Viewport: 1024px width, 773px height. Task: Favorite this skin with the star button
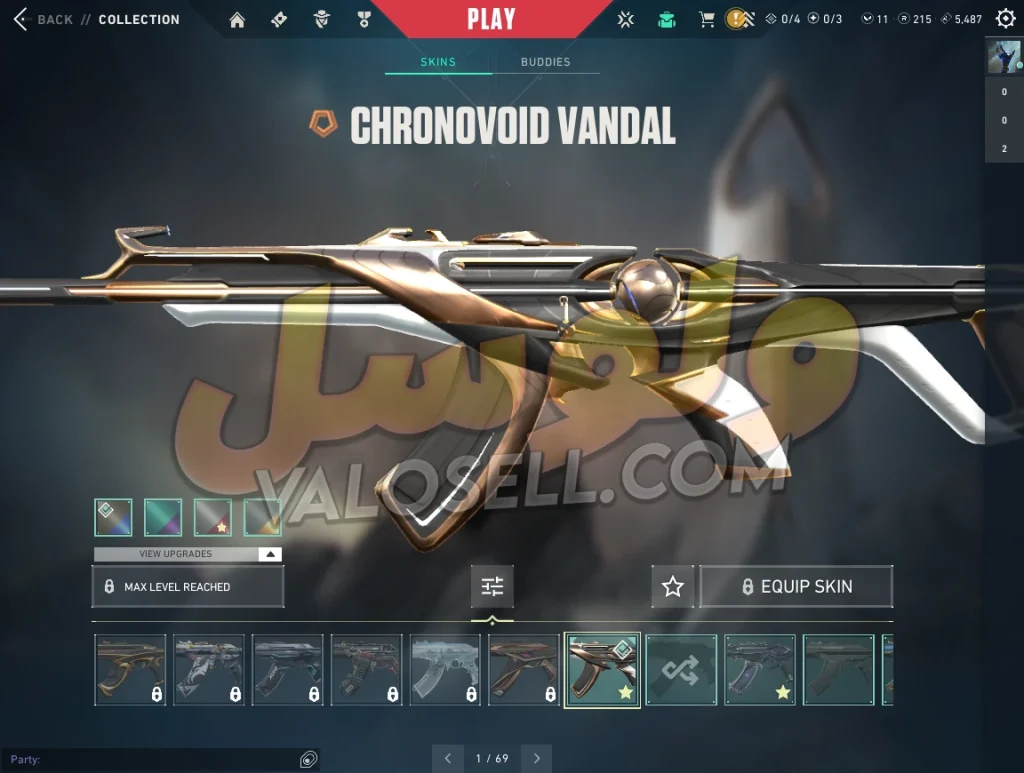[x=673, y=587]
